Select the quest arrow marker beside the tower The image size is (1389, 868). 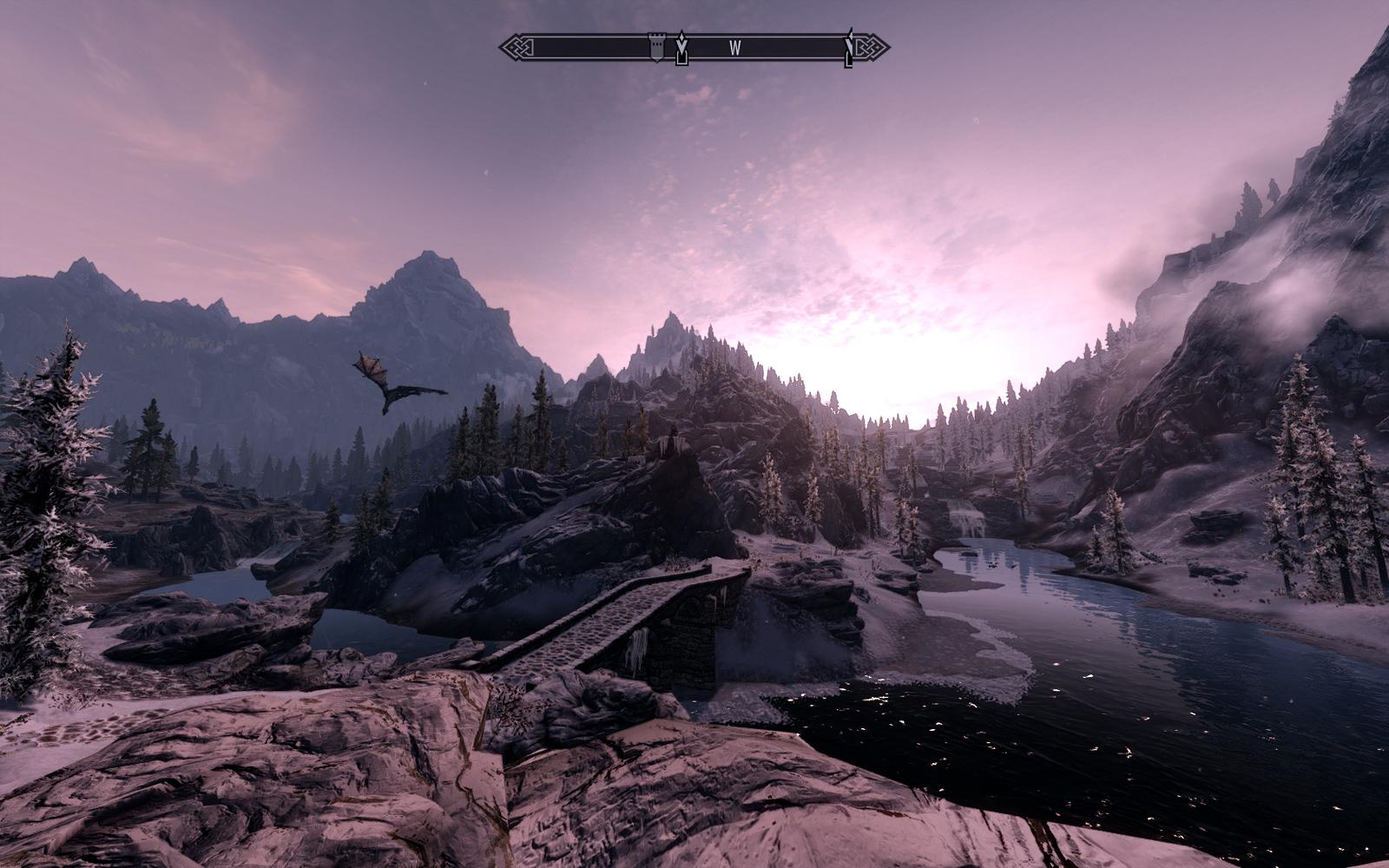[x=682, y=48]
